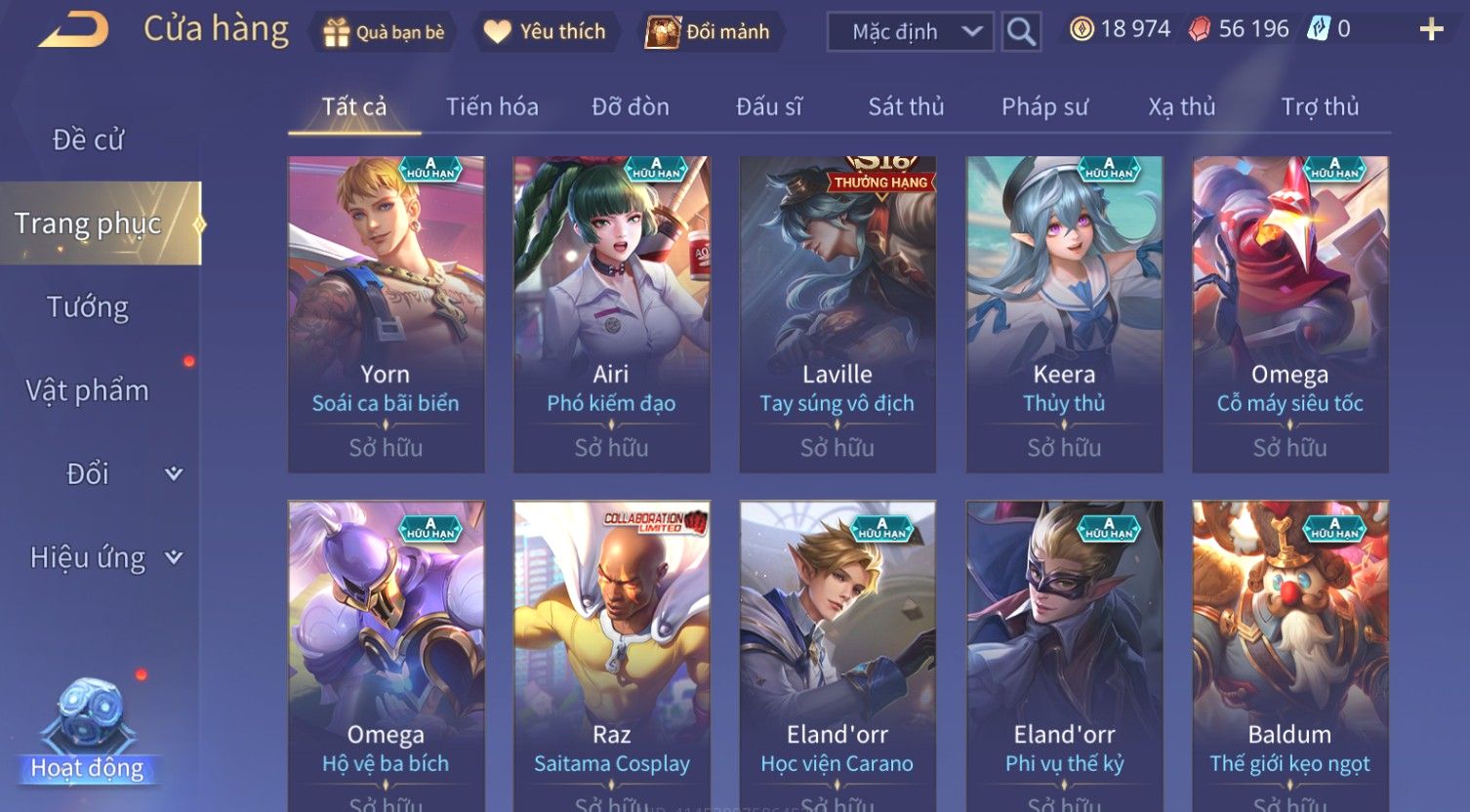Image resolution: width=1470 pixels, height=812 pixels.
Task: Select the Pháp sư category tab
Action: coord(1044,106)
